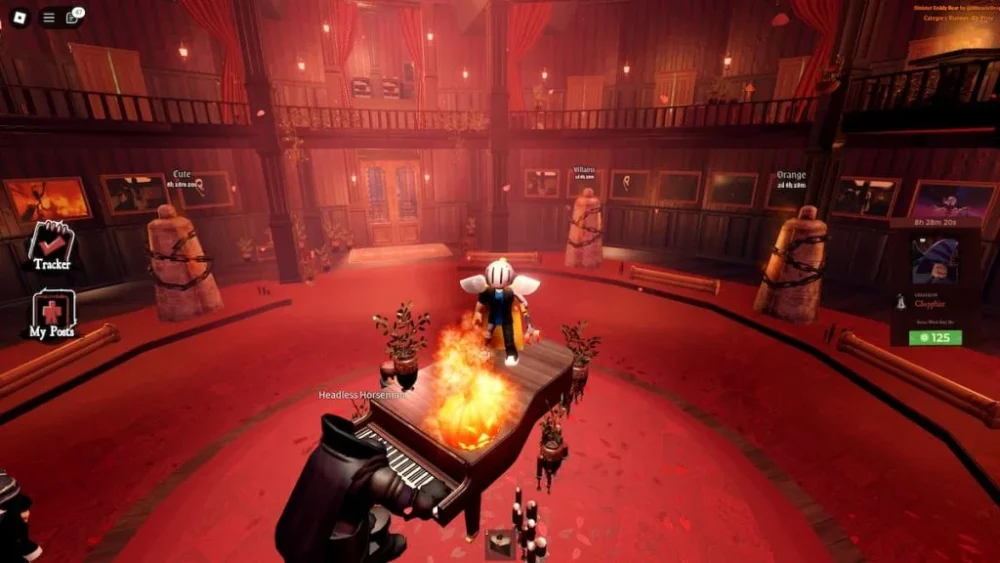Open the Roblox logo menu
This screenshot has width=1000, height=563.
click(19, 17)
